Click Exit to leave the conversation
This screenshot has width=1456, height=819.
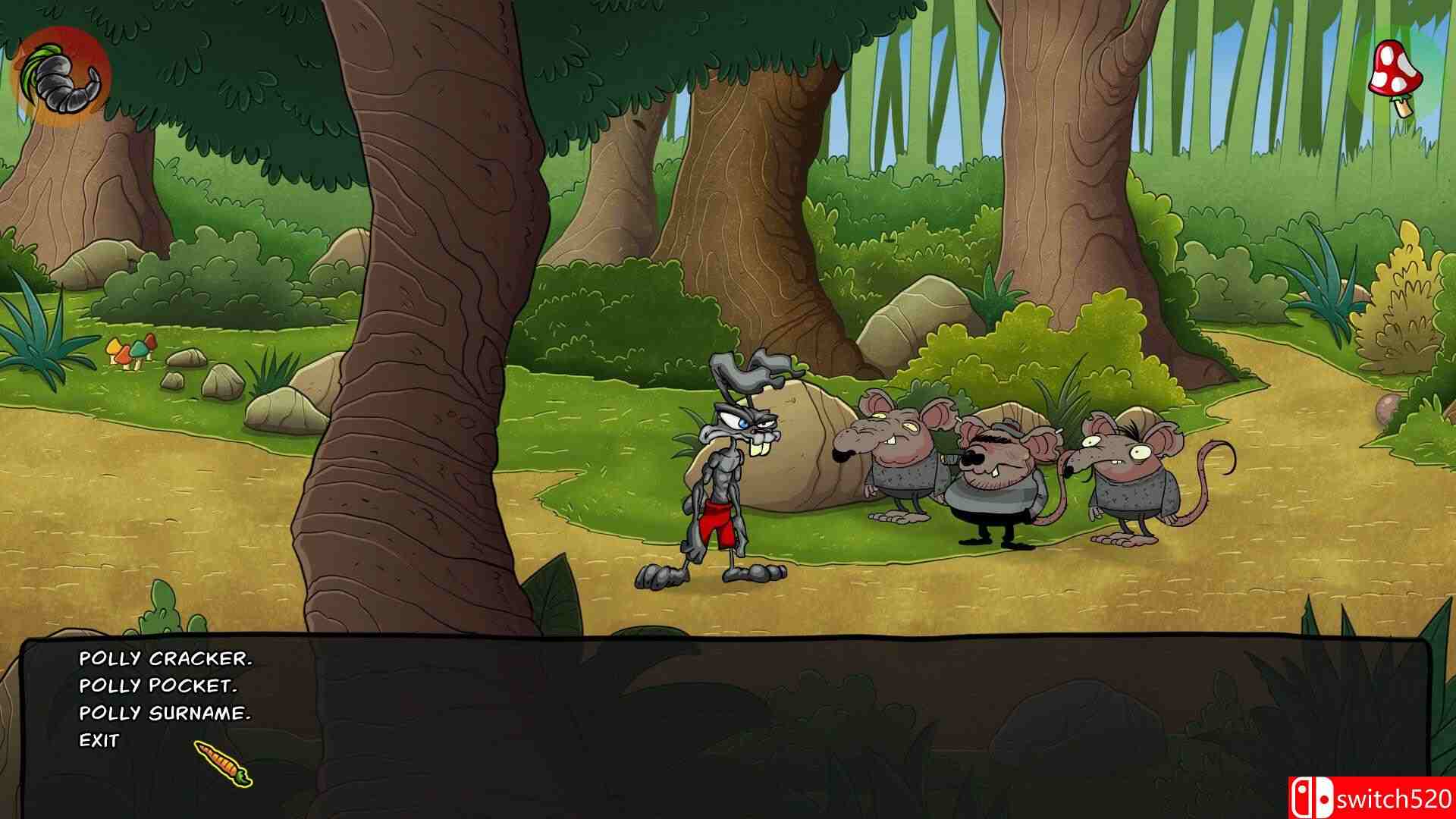(x=101, y=739)
